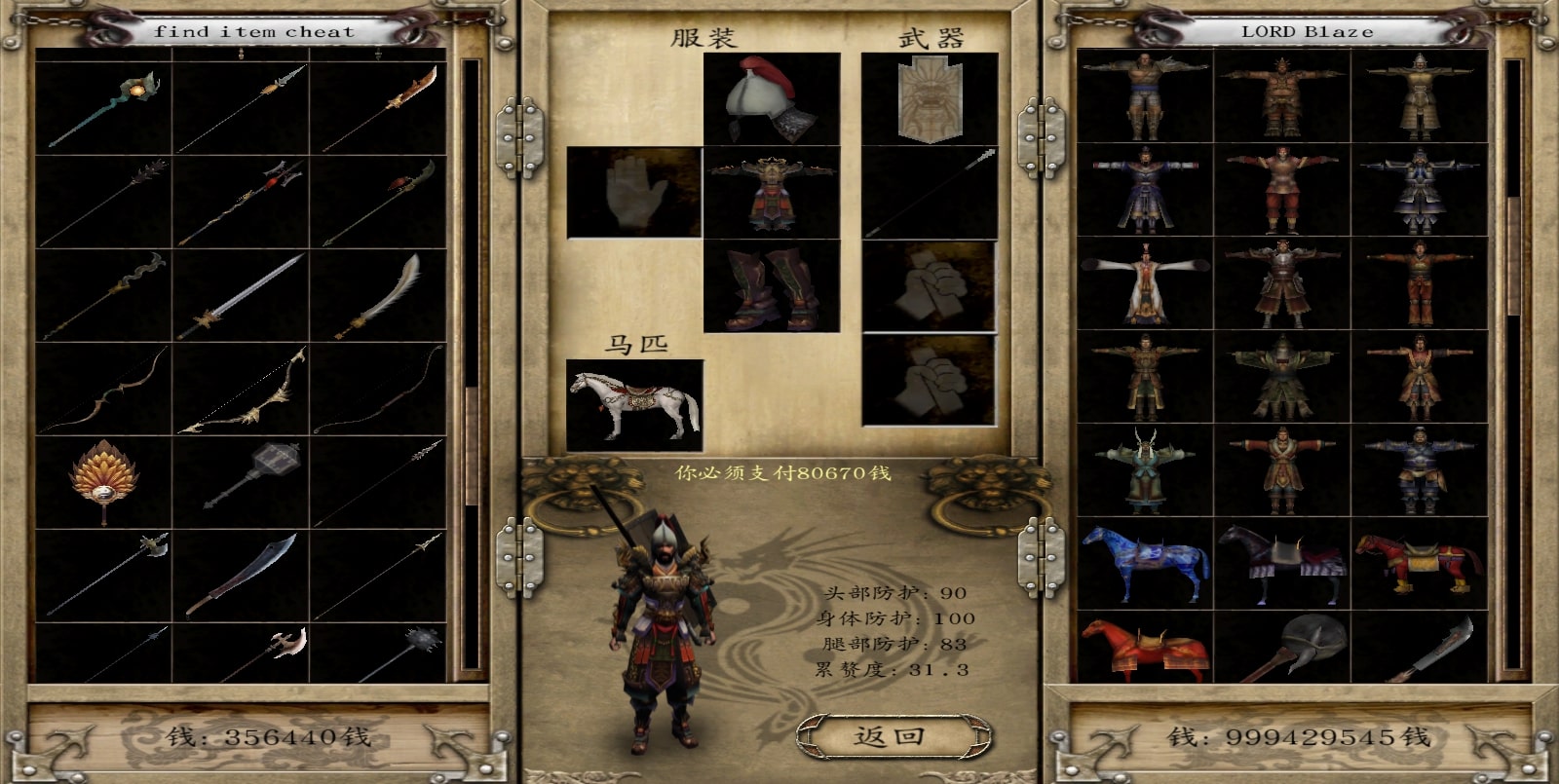This screenshot has width=1559, height=784.
Task: Choose the white-robed outfit in inventory
Action: (1145, 283)
